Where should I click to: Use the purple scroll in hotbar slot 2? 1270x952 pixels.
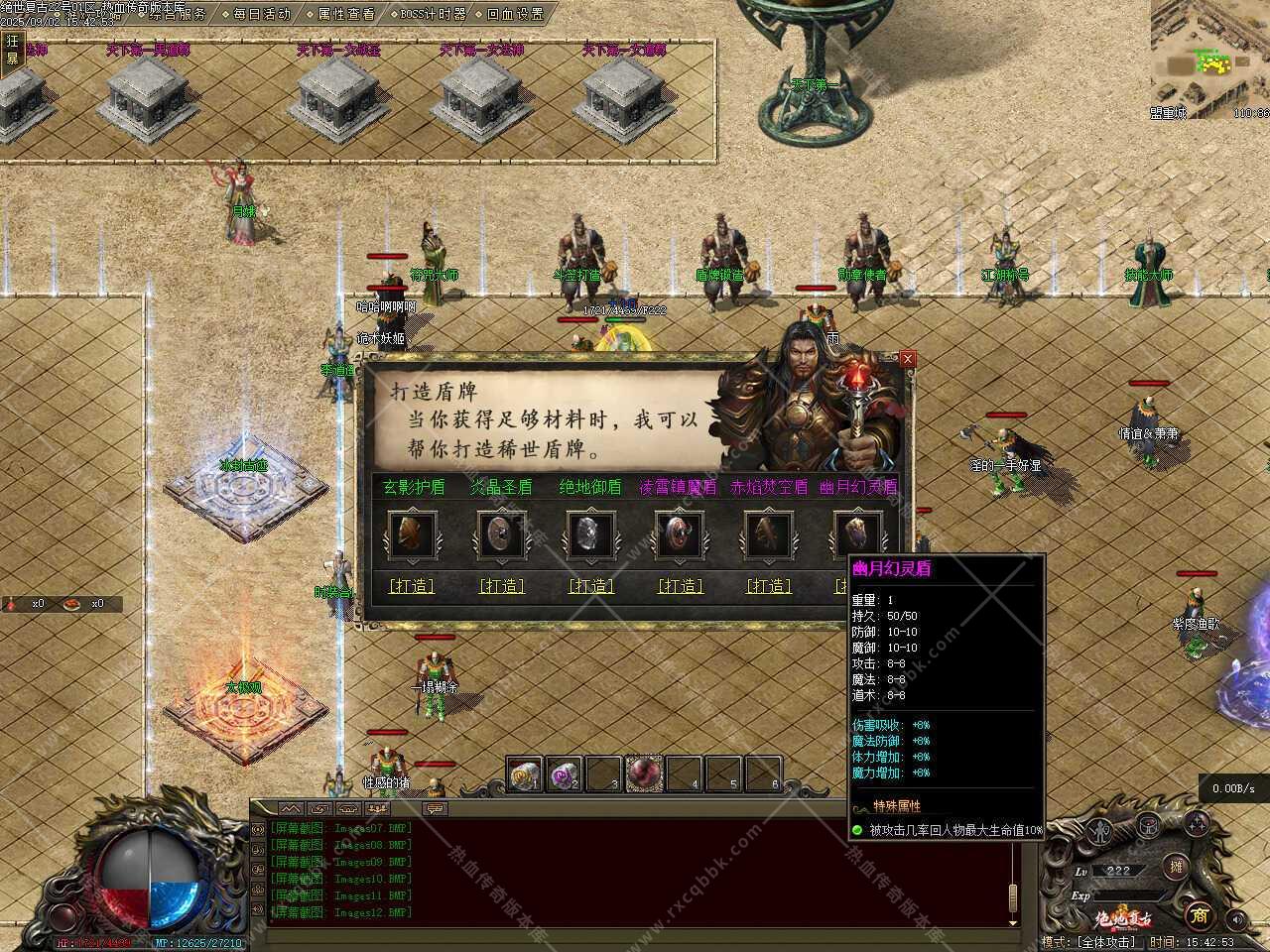[x=564, y=774]
